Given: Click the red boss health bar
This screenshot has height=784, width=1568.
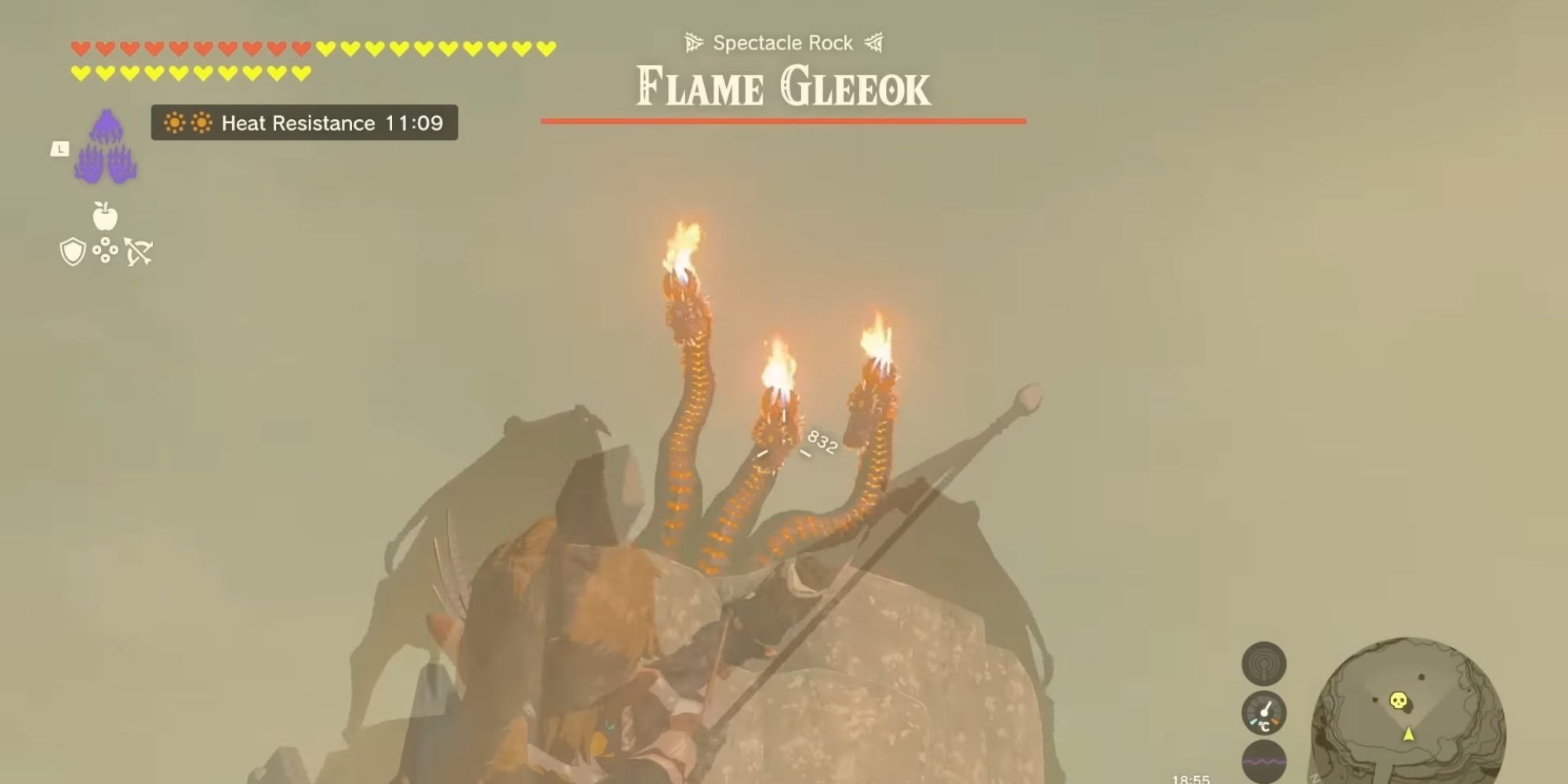Looking at the screenshot, I should (x=784, y=122).
